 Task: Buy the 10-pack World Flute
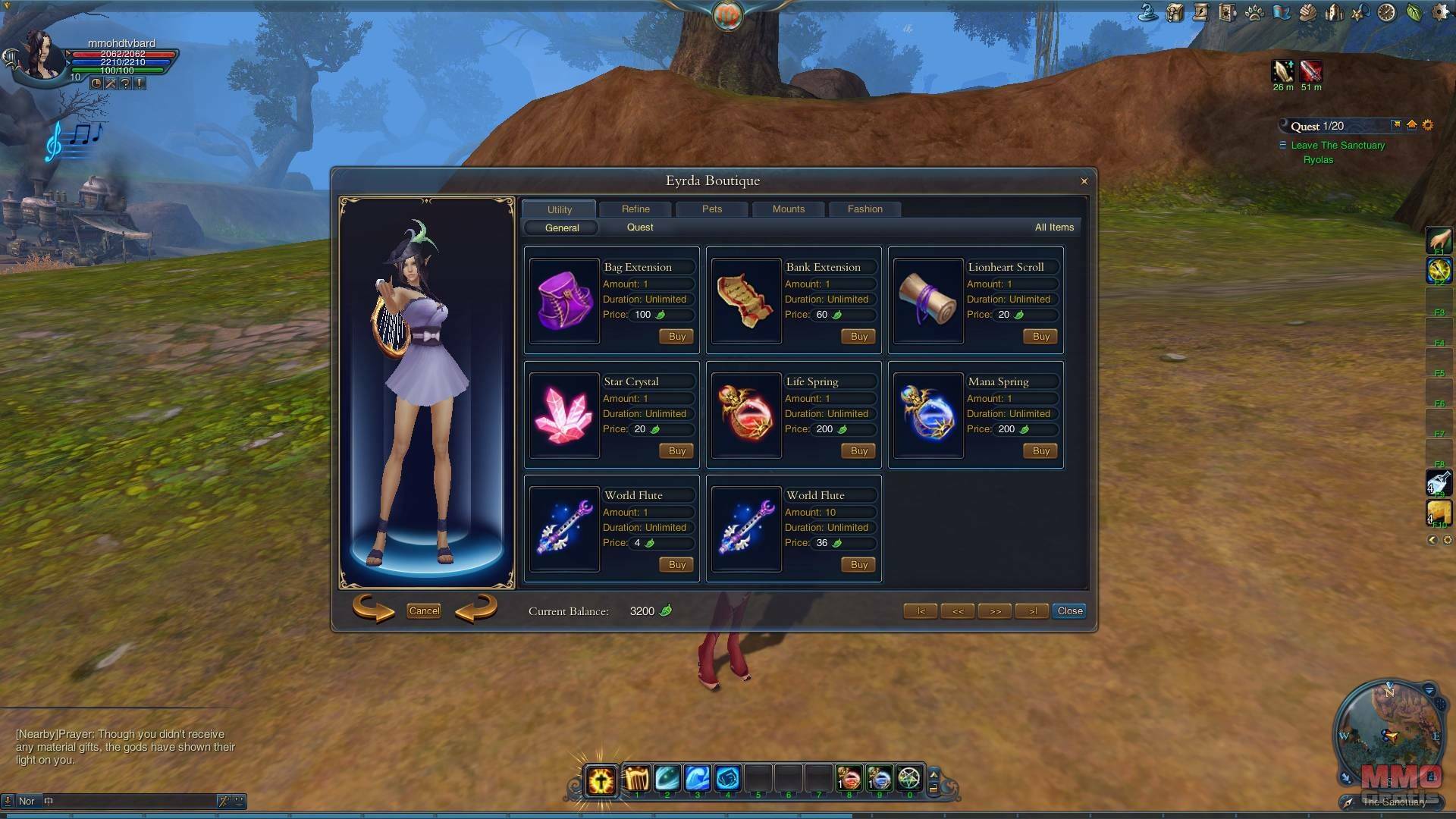point(858,564)
